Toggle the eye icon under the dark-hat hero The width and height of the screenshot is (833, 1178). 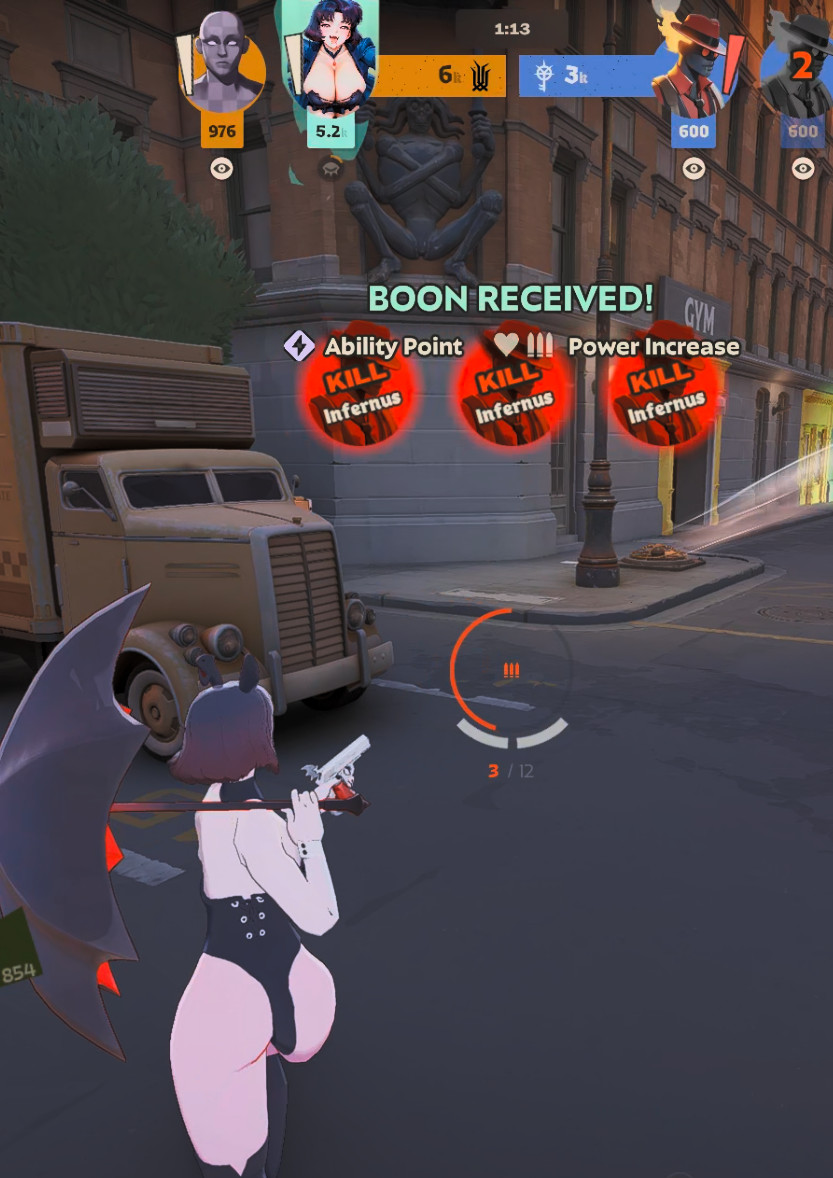coord(803,169)
